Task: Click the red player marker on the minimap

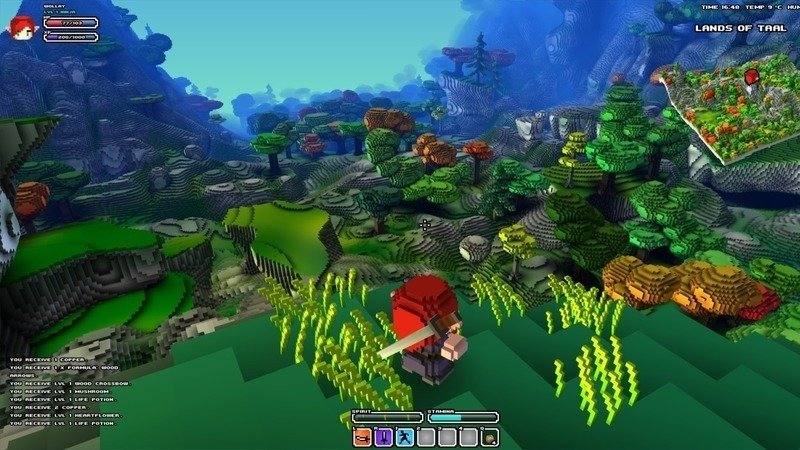Action: click(x=753, y=77)
